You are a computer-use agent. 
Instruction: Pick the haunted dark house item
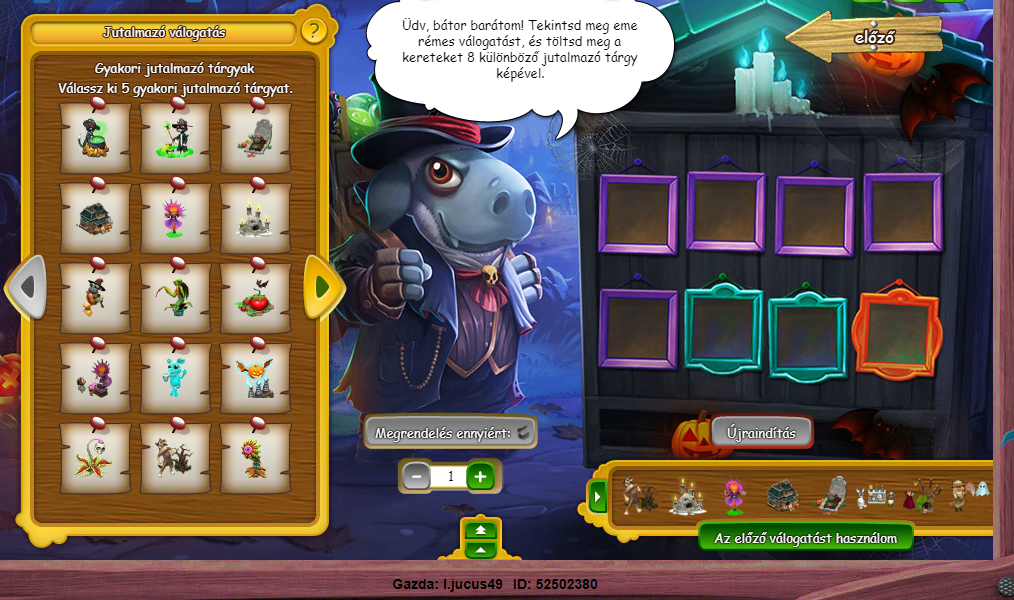(x=95, y=217)
